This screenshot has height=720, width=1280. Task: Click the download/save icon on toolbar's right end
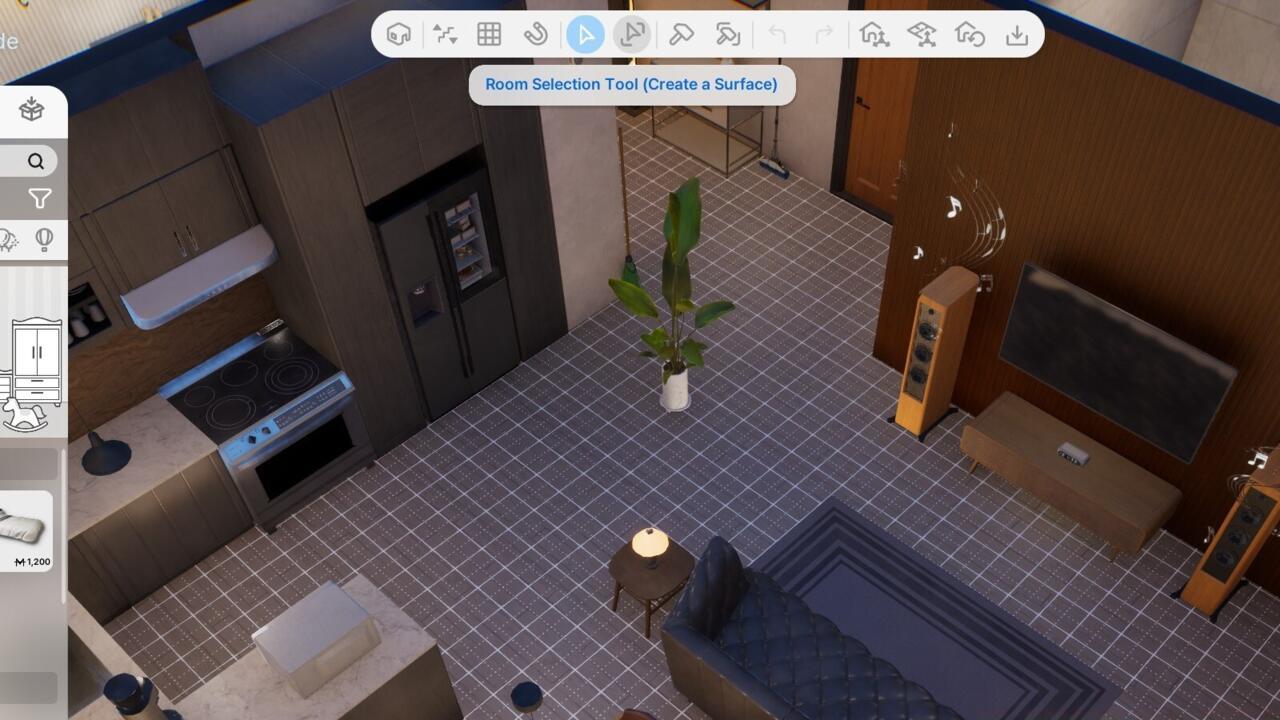point(1017,35)
